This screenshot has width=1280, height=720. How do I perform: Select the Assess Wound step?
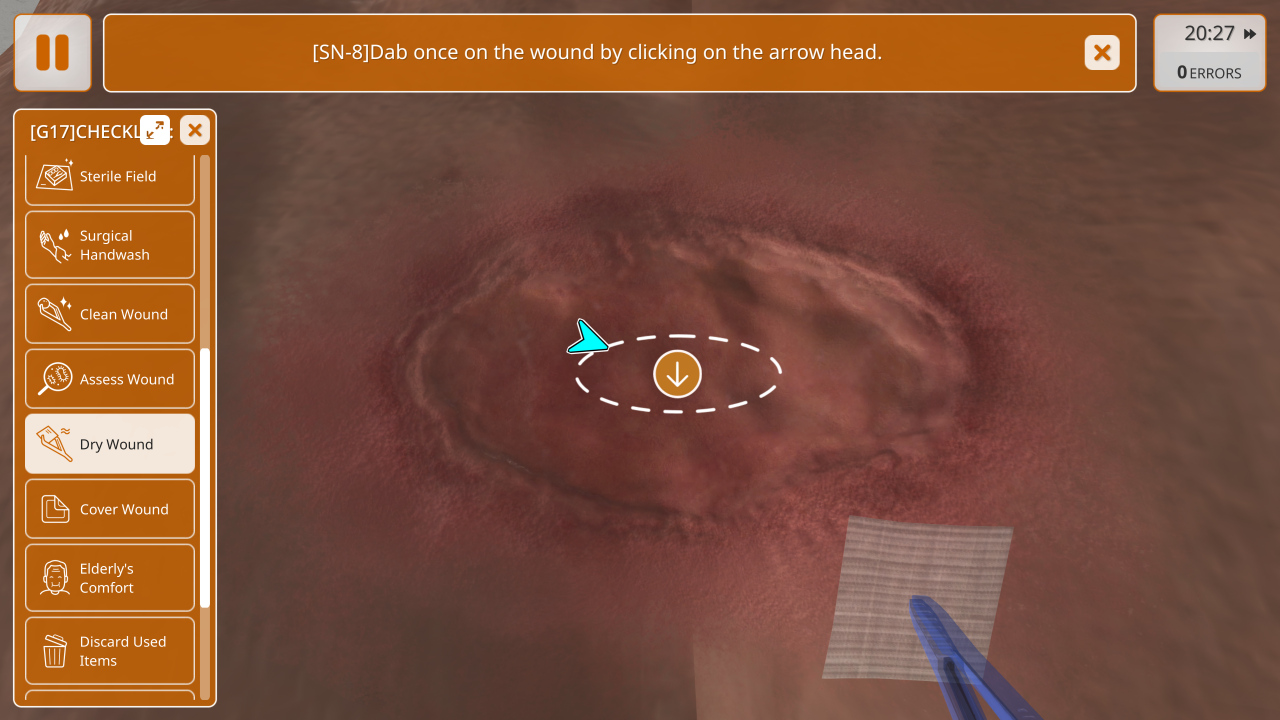pos(110,379)
